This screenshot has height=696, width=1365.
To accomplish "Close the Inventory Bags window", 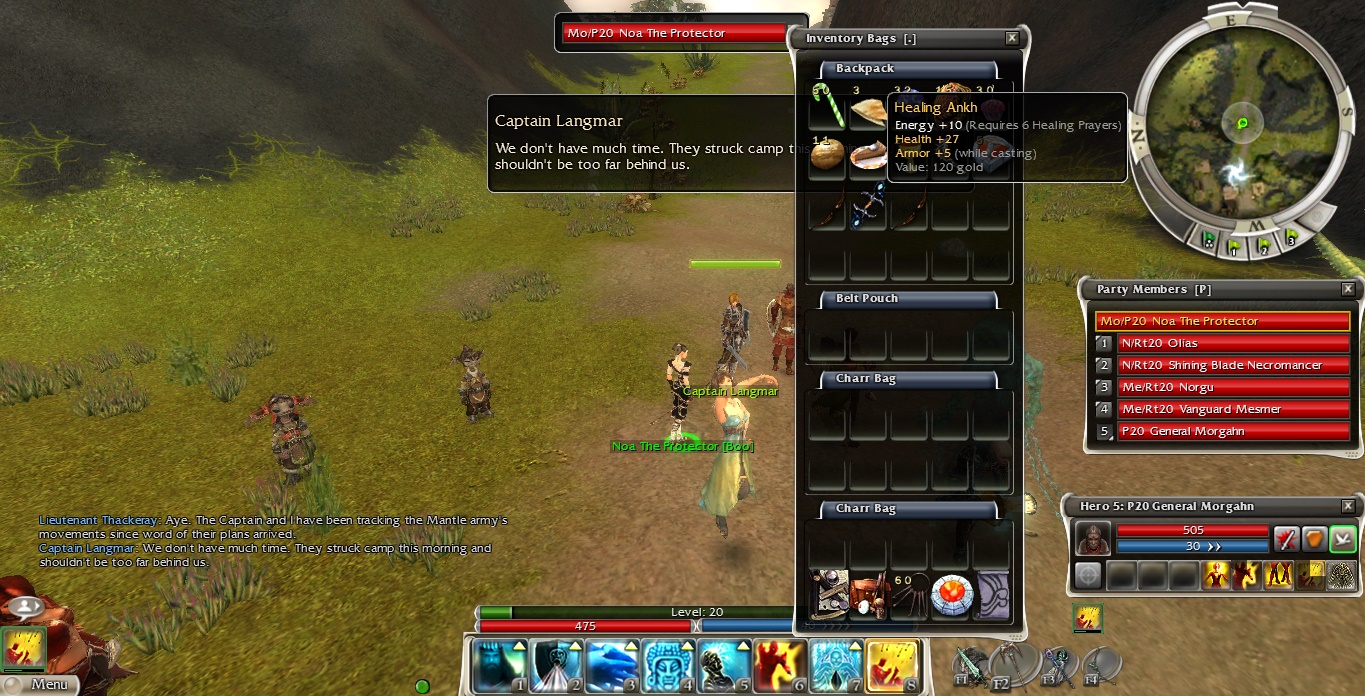I will click(x=1012, y=38).
